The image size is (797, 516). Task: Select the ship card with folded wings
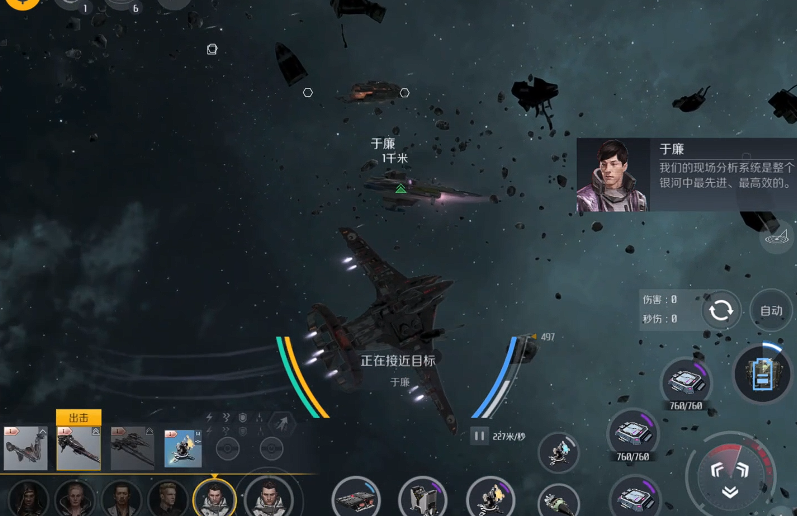[25, 448]
